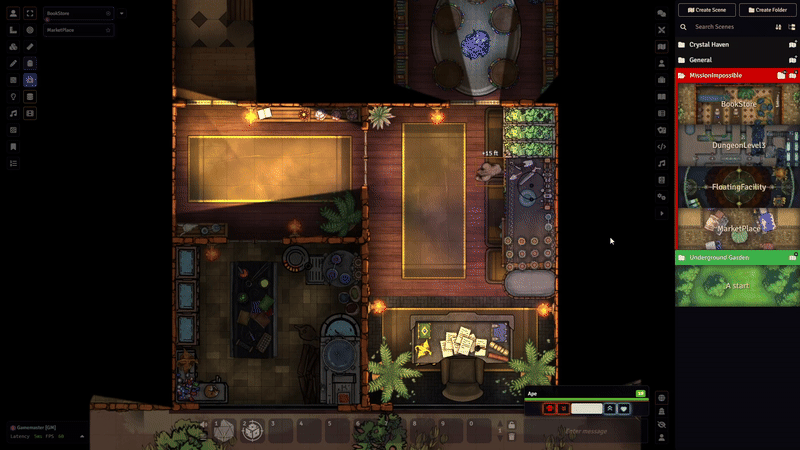This screenshot has width=800, height=450.
Task: Select the lighting bulb control tool
Action: tap(13, 97)
